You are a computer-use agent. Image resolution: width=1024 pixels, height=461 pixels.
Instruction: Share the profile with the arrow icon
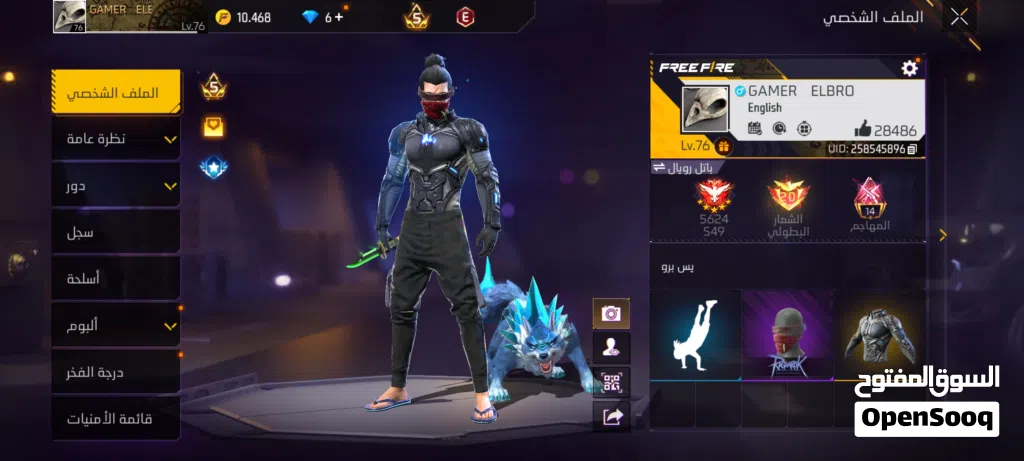pos(610,416)
